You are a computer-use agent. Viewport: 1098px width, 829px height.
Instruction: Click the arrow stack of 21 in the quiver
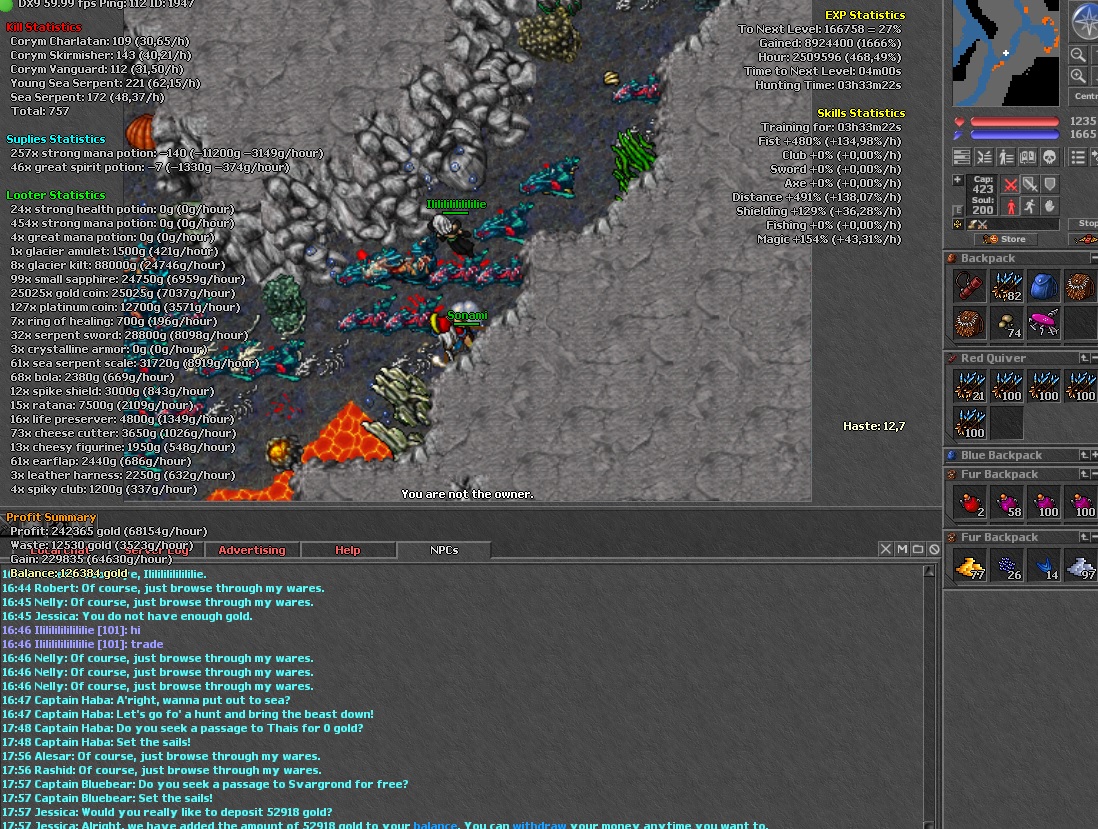tap(969, 386)
